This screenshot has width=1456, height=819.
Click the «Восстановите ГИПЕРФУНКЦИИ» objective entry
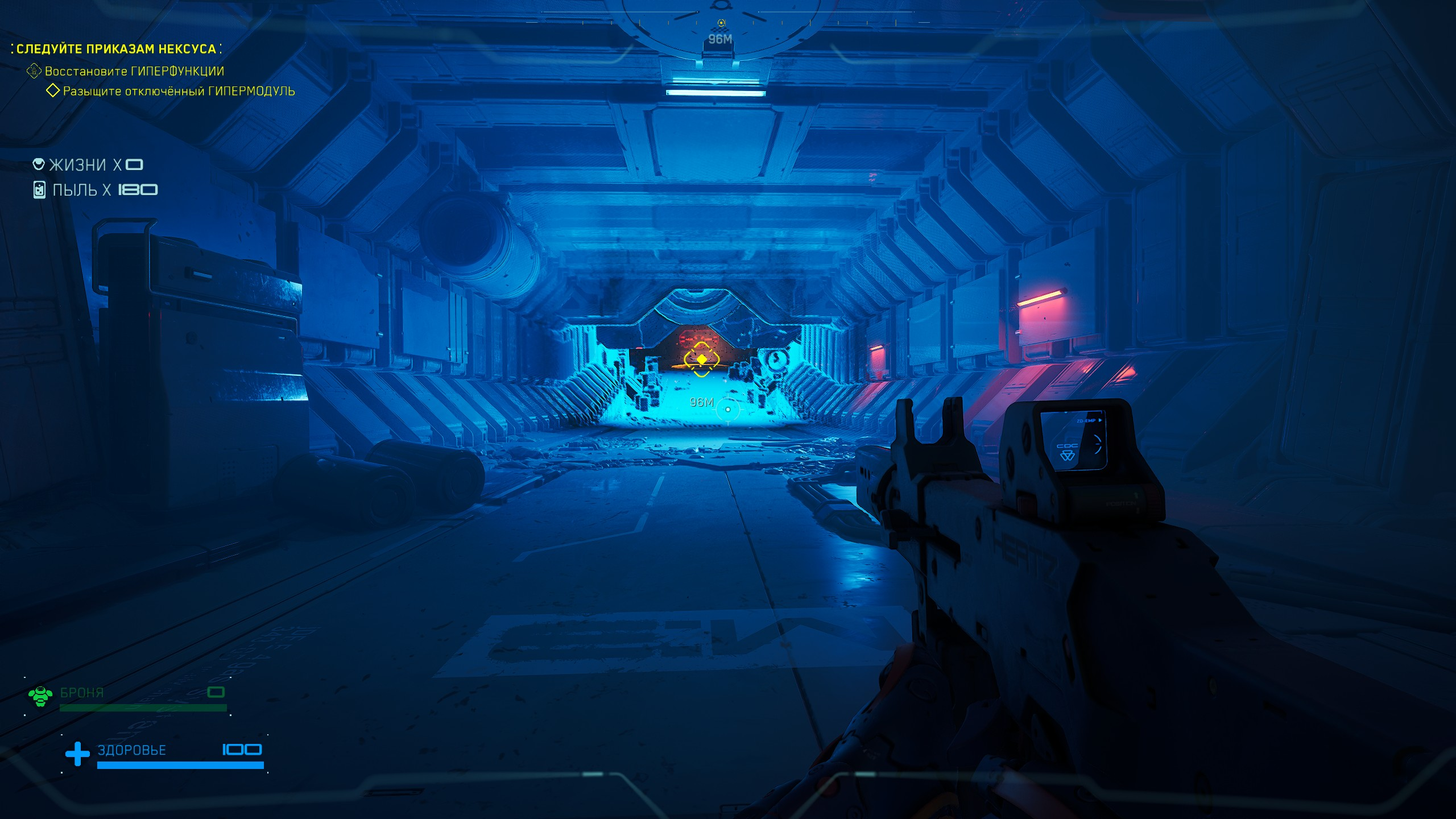[x=134, y=71]
